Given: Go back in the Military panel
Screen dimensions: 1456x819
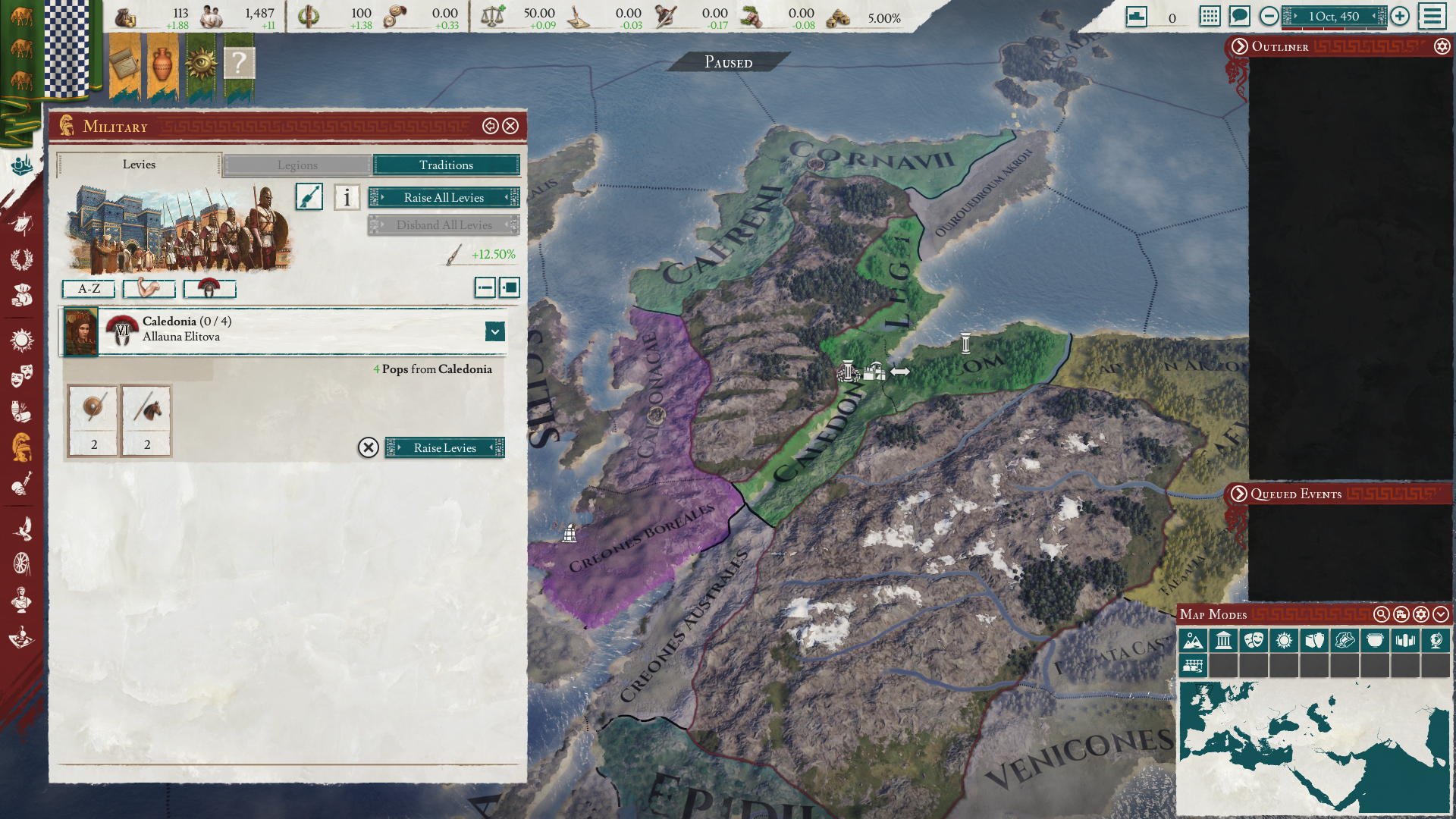Looking at the screenshot, I should click(490, 126).
